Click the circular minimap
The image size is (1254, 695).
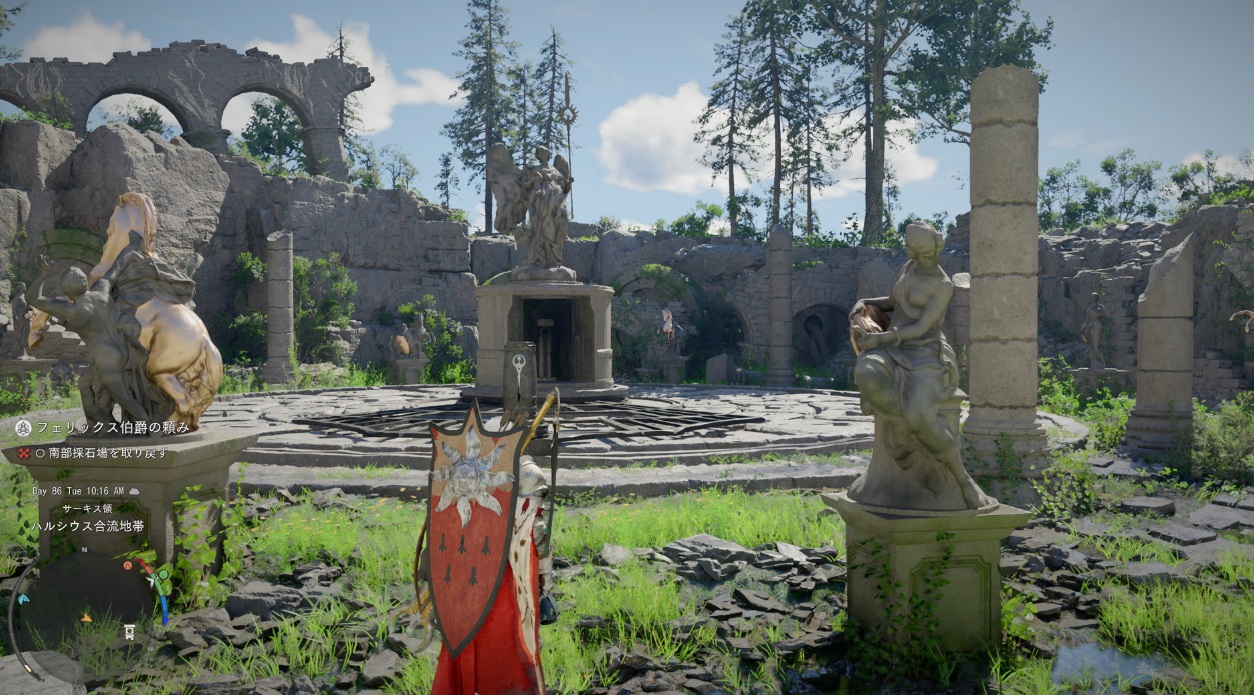85,600
